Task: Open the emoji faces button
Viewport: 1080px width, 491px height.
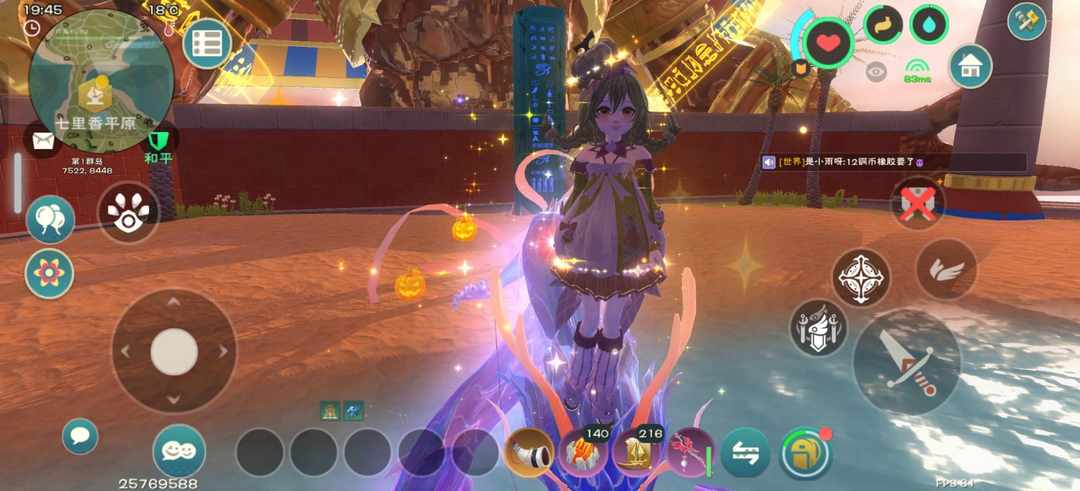Action: (179, 450)
